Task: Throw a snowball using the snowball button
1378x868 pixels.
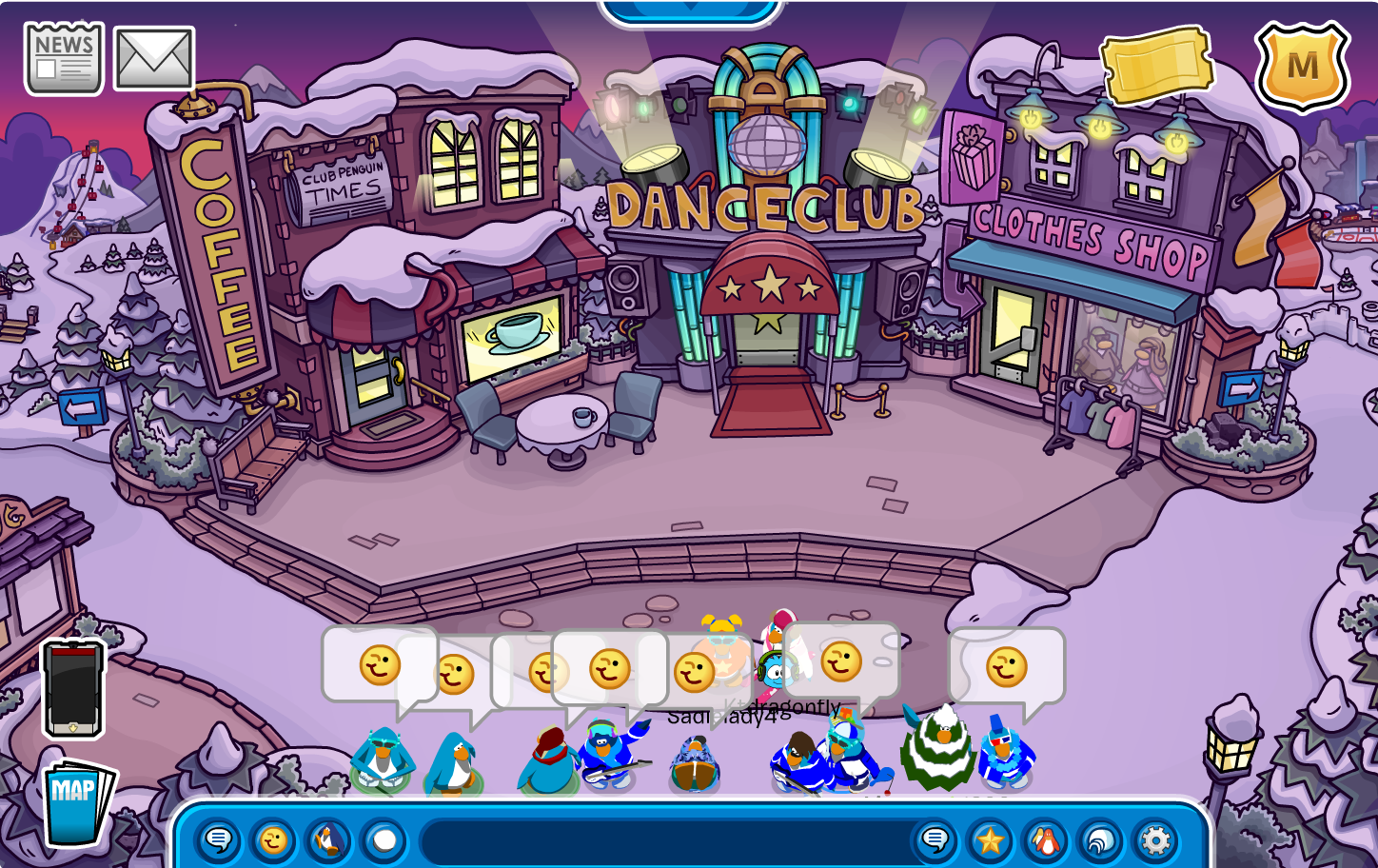Action: pyautogui.click(x=384, y=840)
